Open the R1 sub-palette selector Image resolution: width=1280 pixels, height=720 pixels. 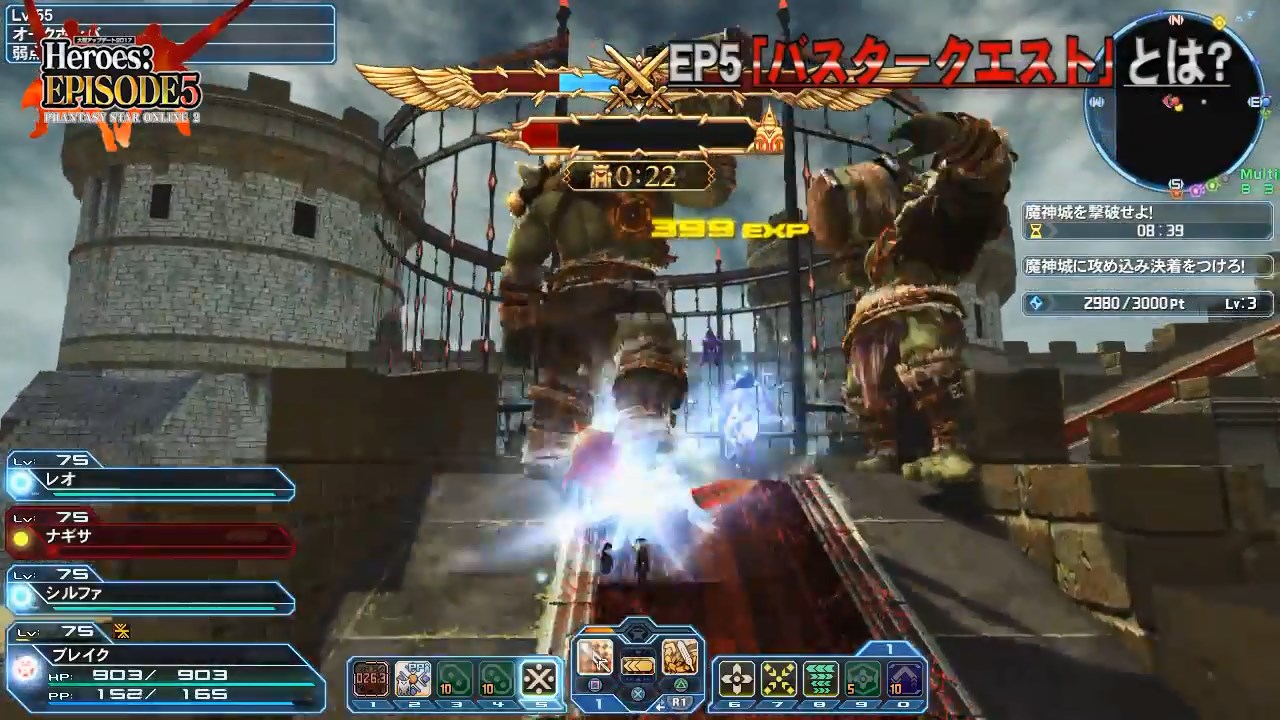678,700
